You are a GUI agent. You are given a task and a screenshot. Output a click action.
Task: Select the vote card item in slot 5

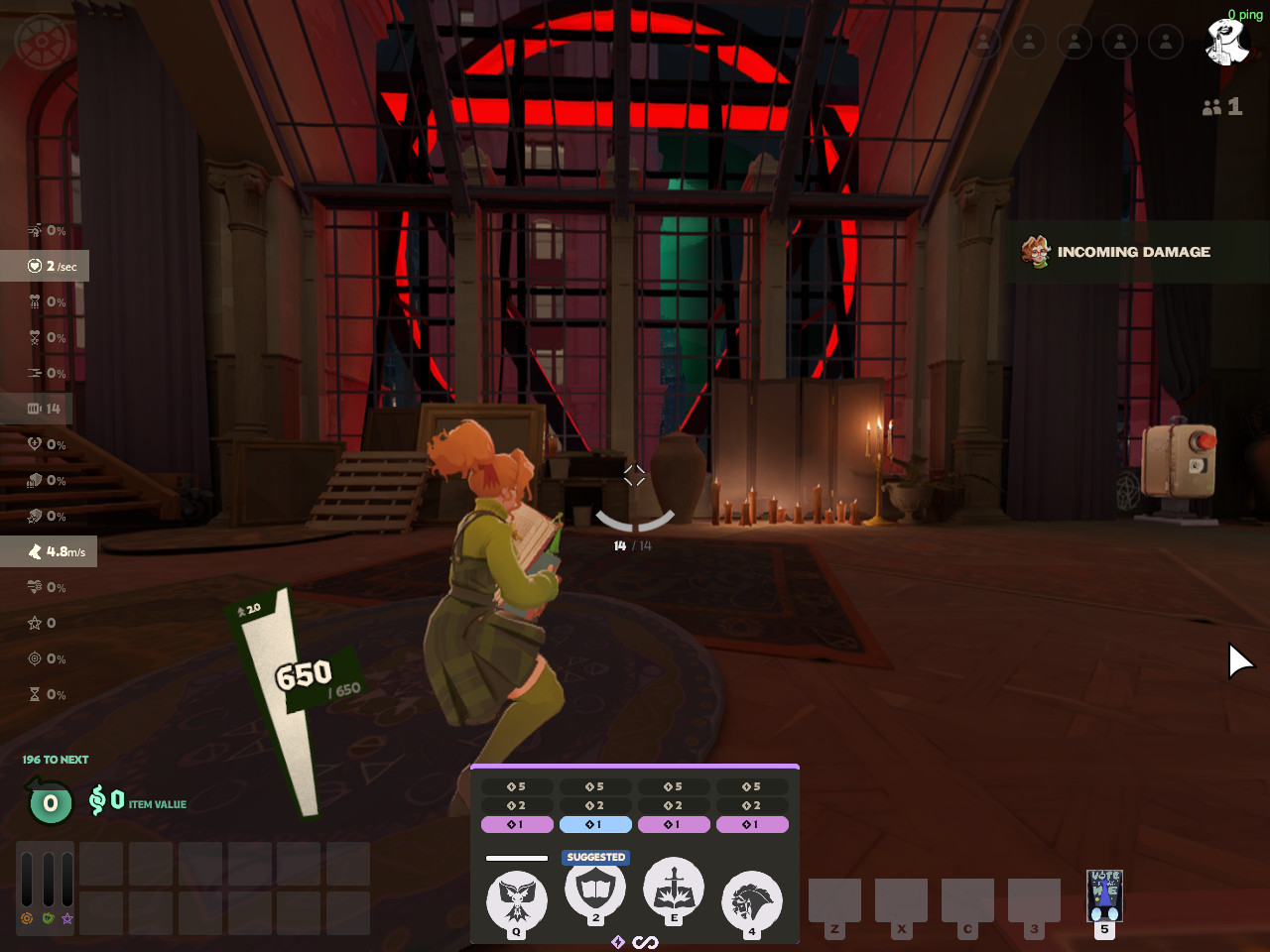pyautogui.click(x=1104, y=896)
